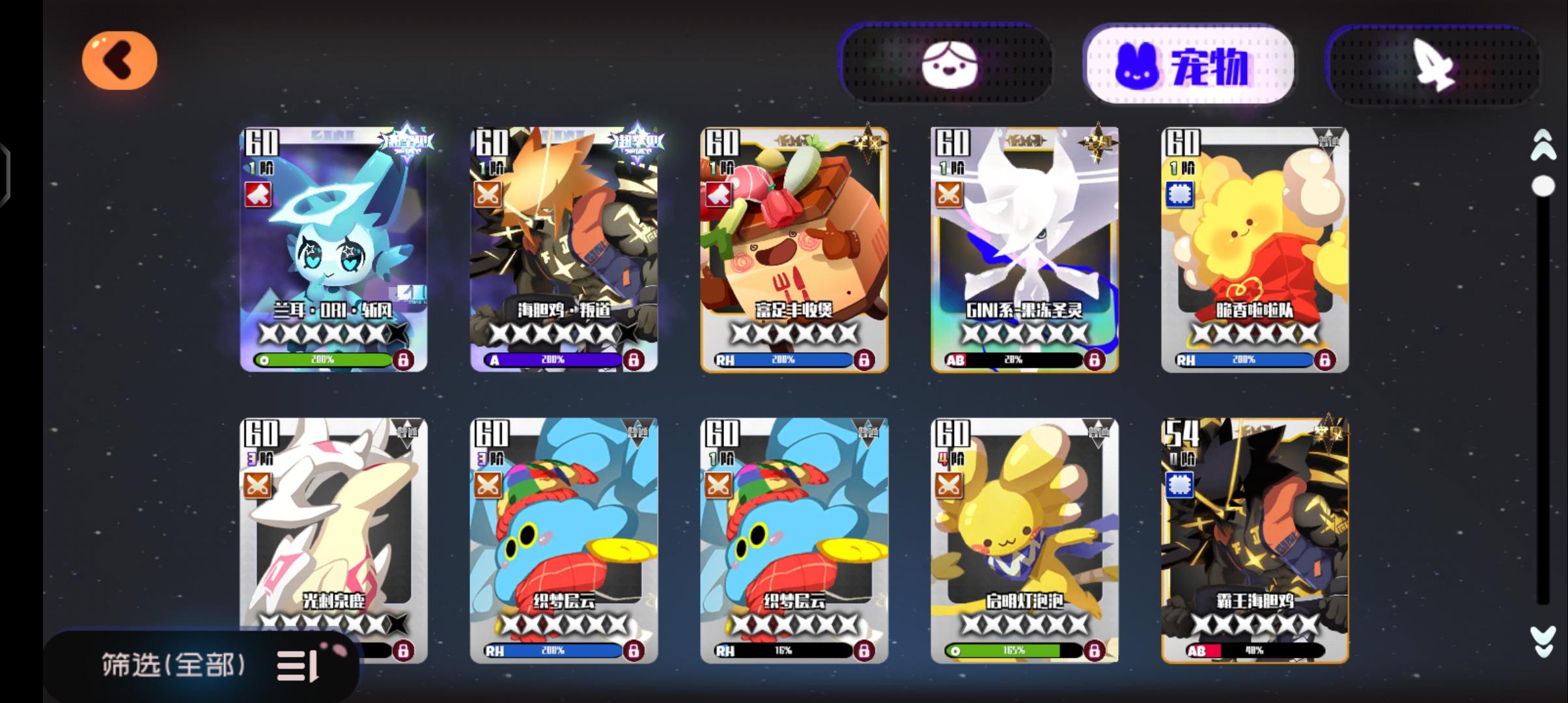Click the green 200% progress bar on 兰耳·ORI·斩风

coord(322,359)
